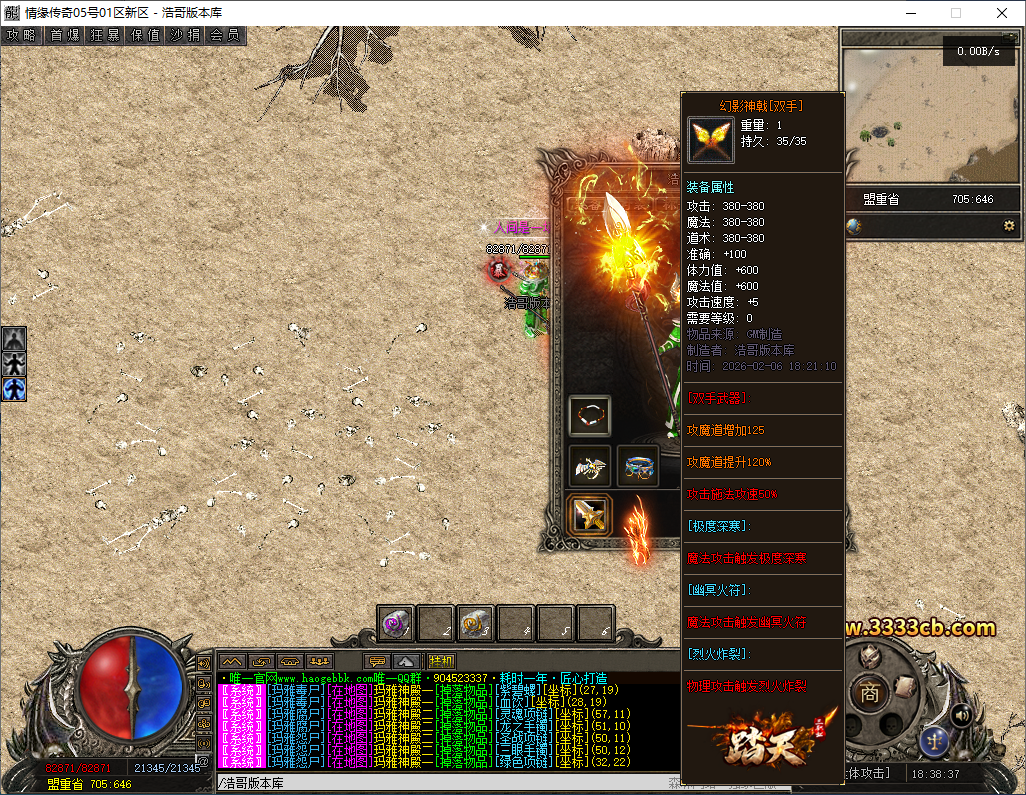Open the 攻略 guide menu

click(21, 35)
